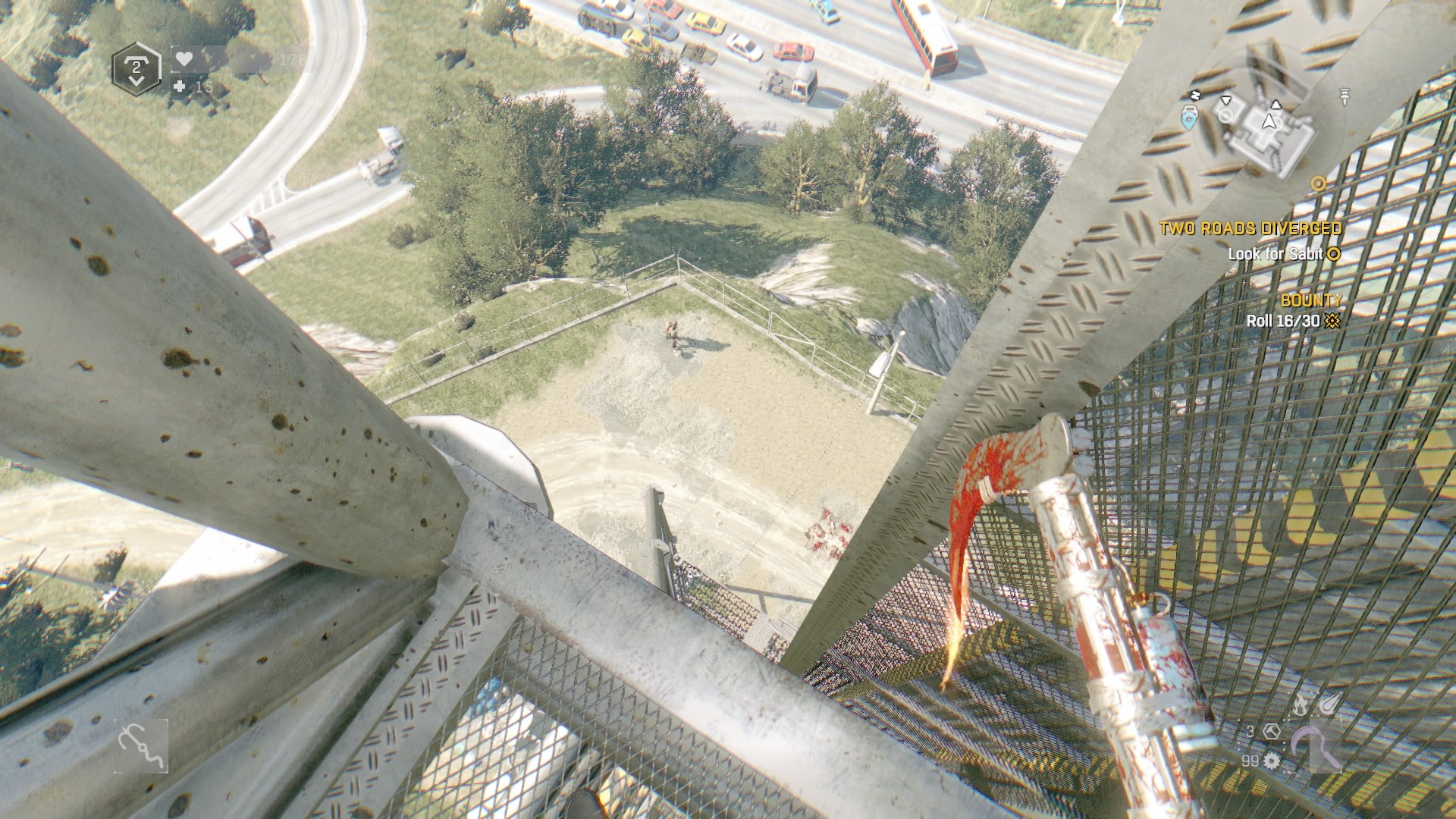The height and width of the screenshot is (819, 1456).
Task: Click the hammer hexagon with count 3
Action: (1272, 731)
